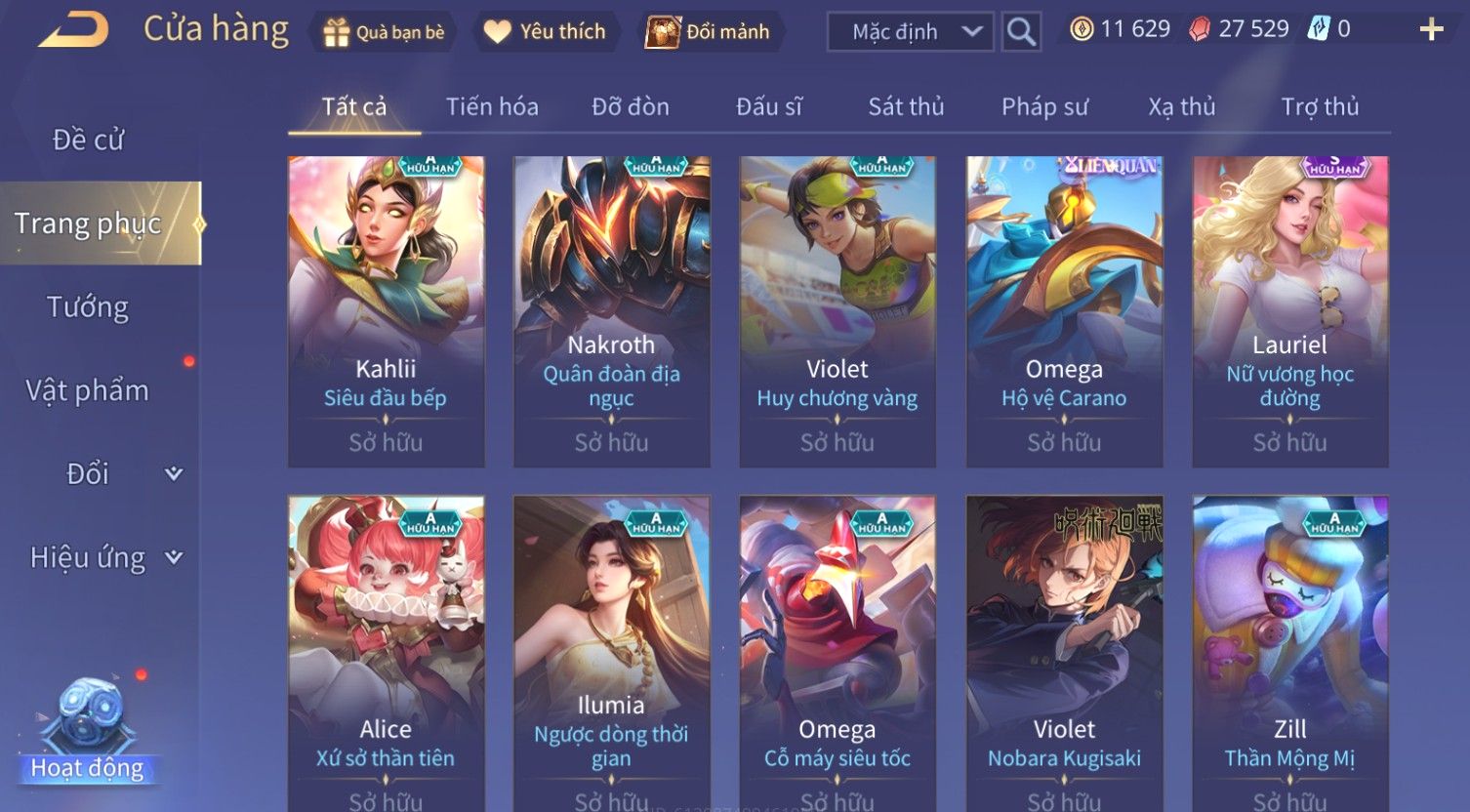Open the Hoạt động events icon
The image size is (1470, 812).
pyautogui.click(x=88, y=732)
